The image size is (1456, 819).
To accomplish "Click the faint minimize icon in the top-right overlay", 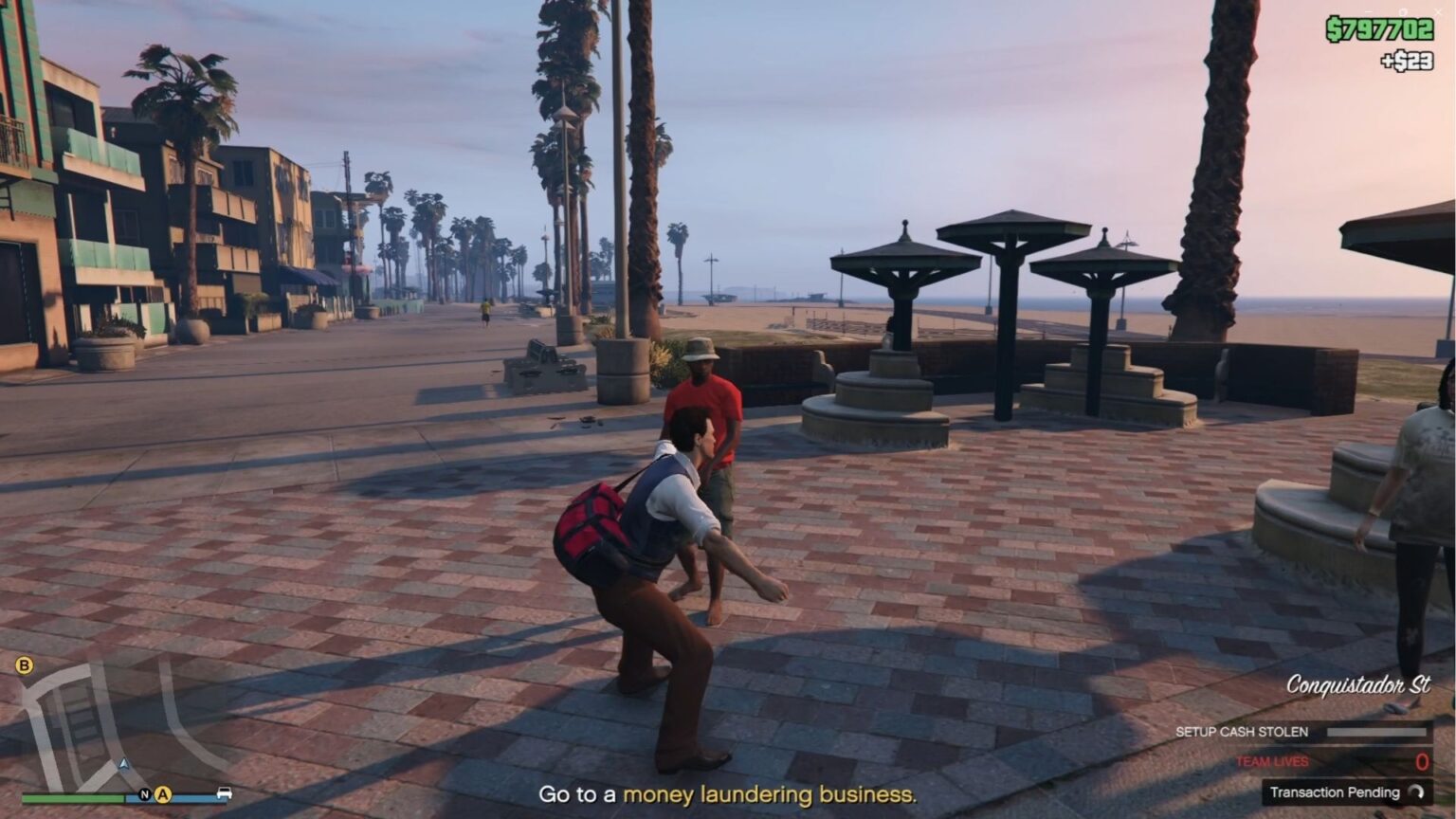I will (x=1370, y=11).
